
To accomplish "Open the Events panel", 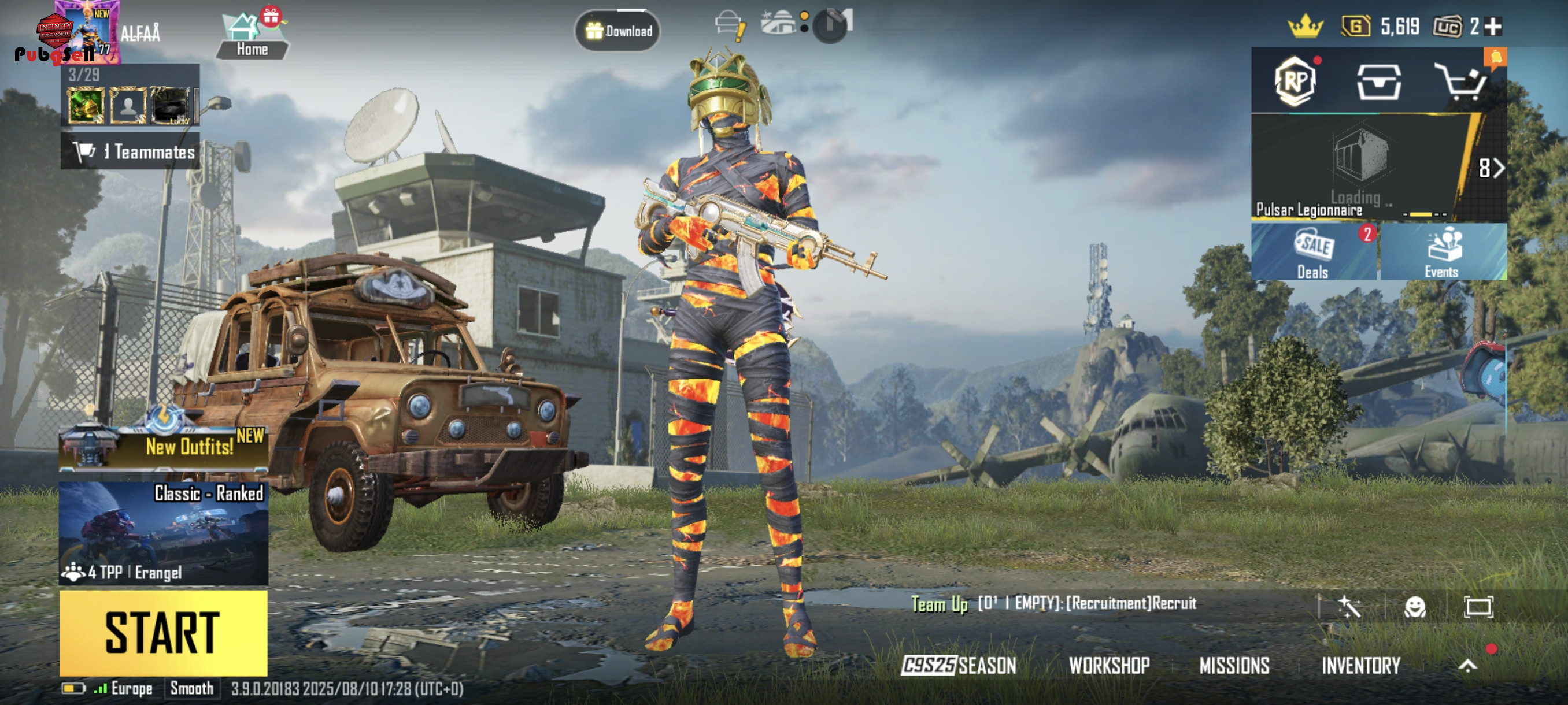I will point(1443,252).
